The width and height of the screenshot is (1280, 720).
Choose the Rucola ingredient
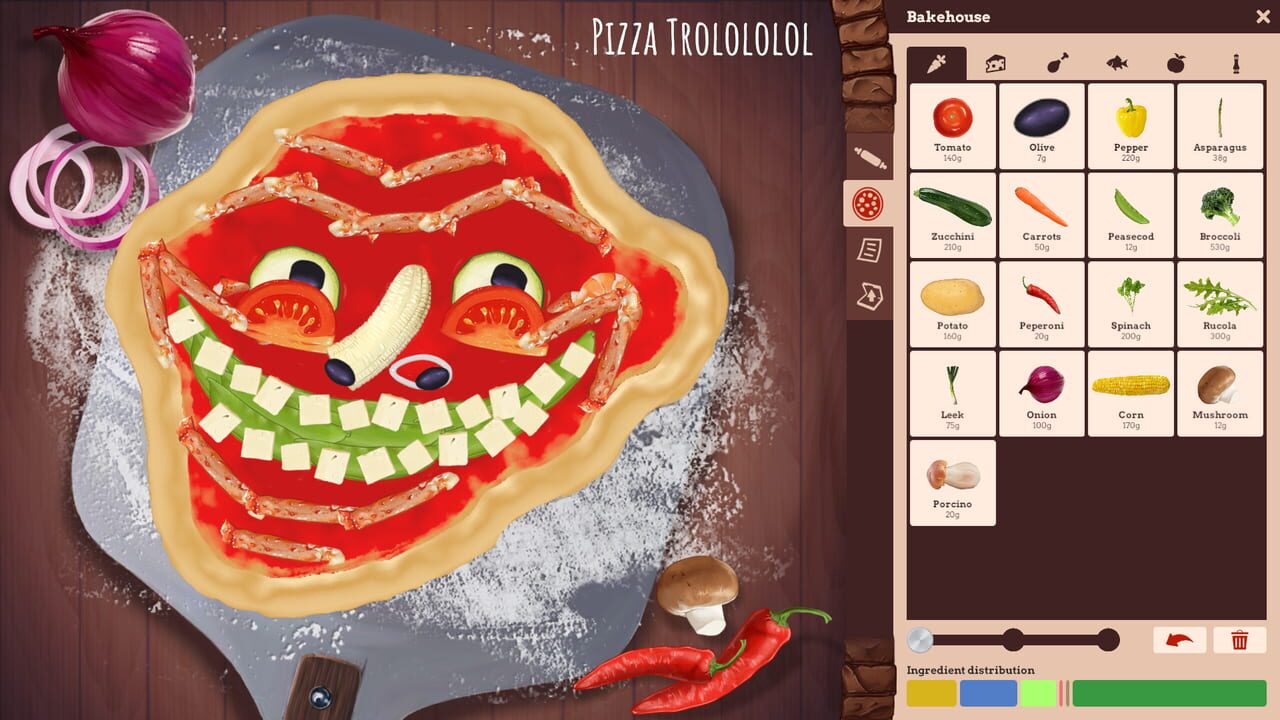coord(1220,305)
